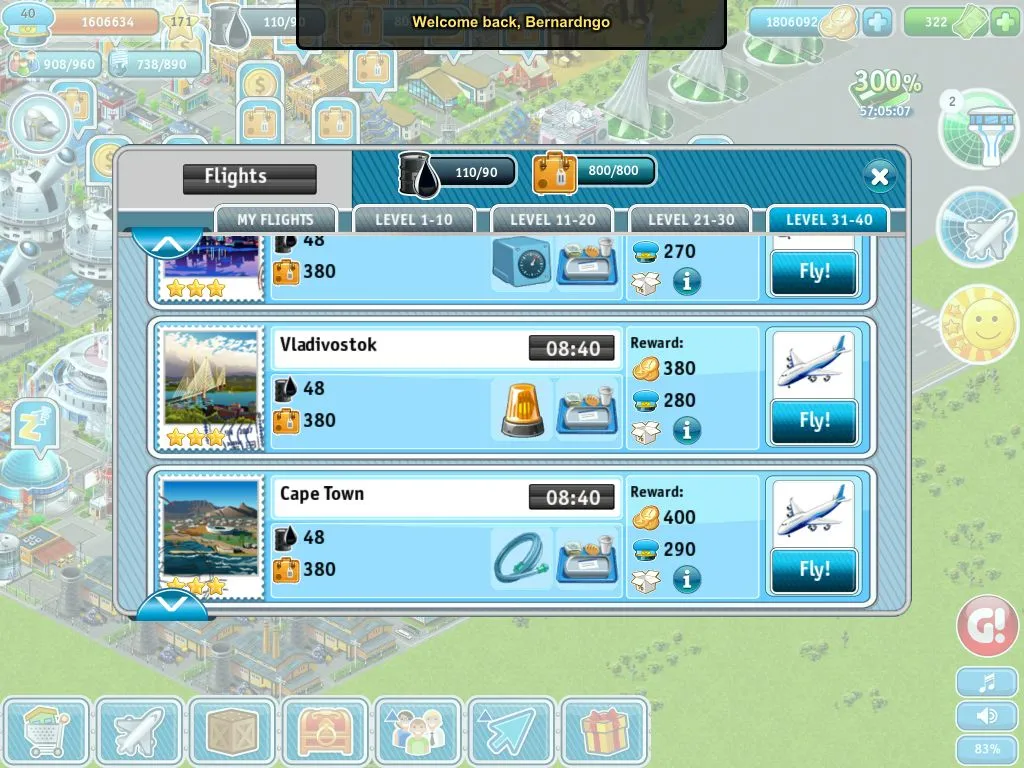The width and height of the screenshot is (1024, 768).
Task: Buy more green cash with plus button
Action: 1004,22
